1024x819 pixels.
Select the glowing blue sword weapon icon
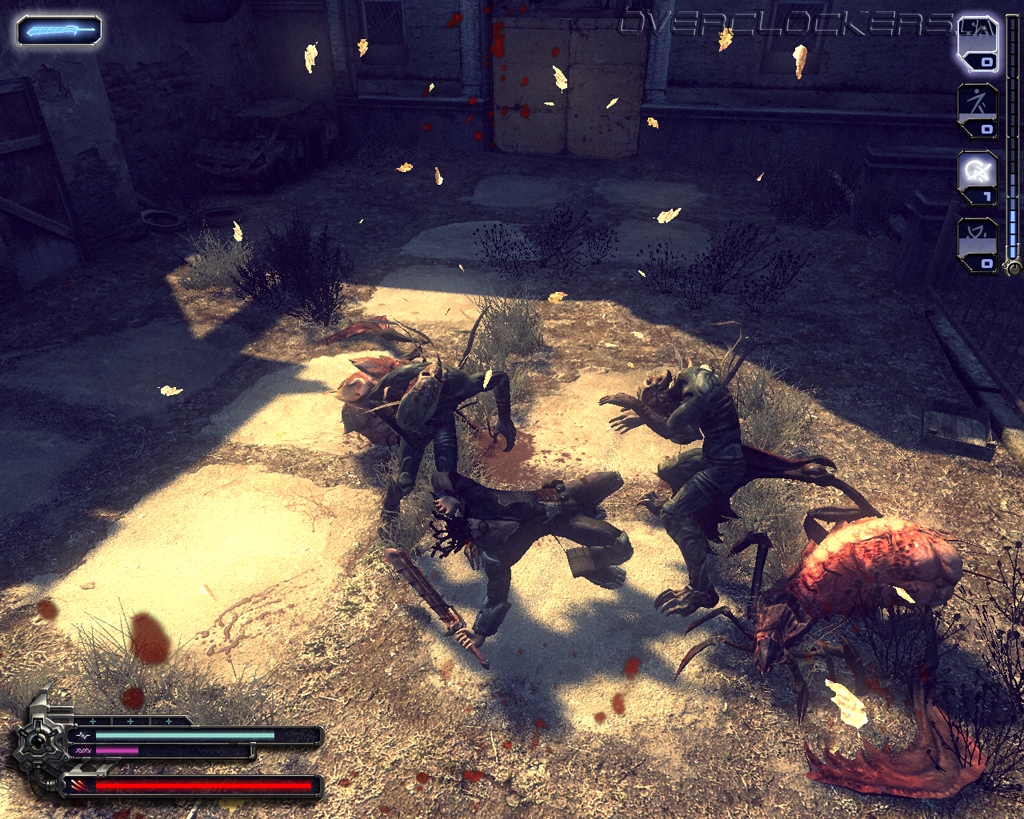59,31
